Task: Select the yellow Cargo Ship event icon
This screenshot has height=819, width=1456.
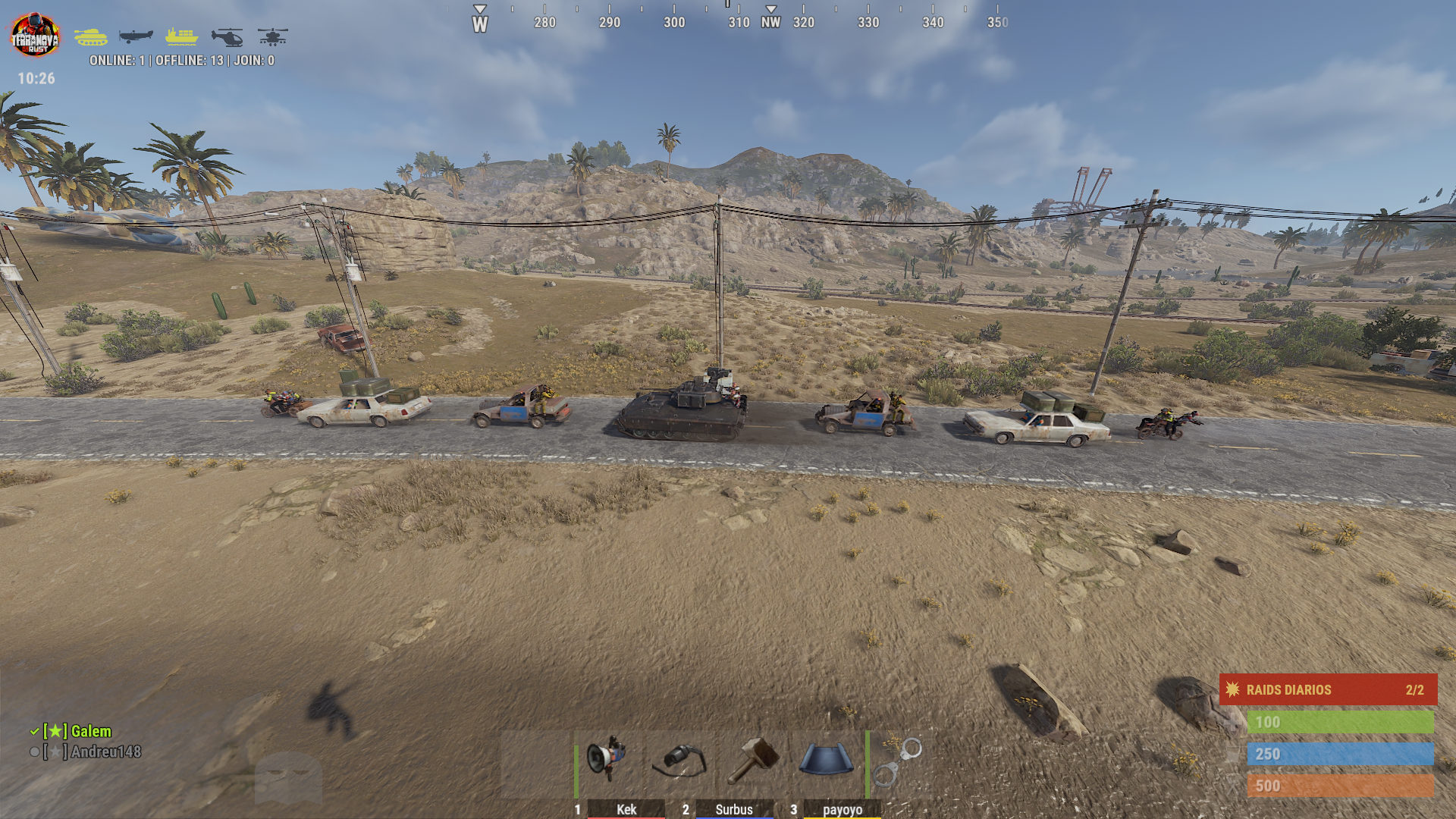Action: coord(183,36)
